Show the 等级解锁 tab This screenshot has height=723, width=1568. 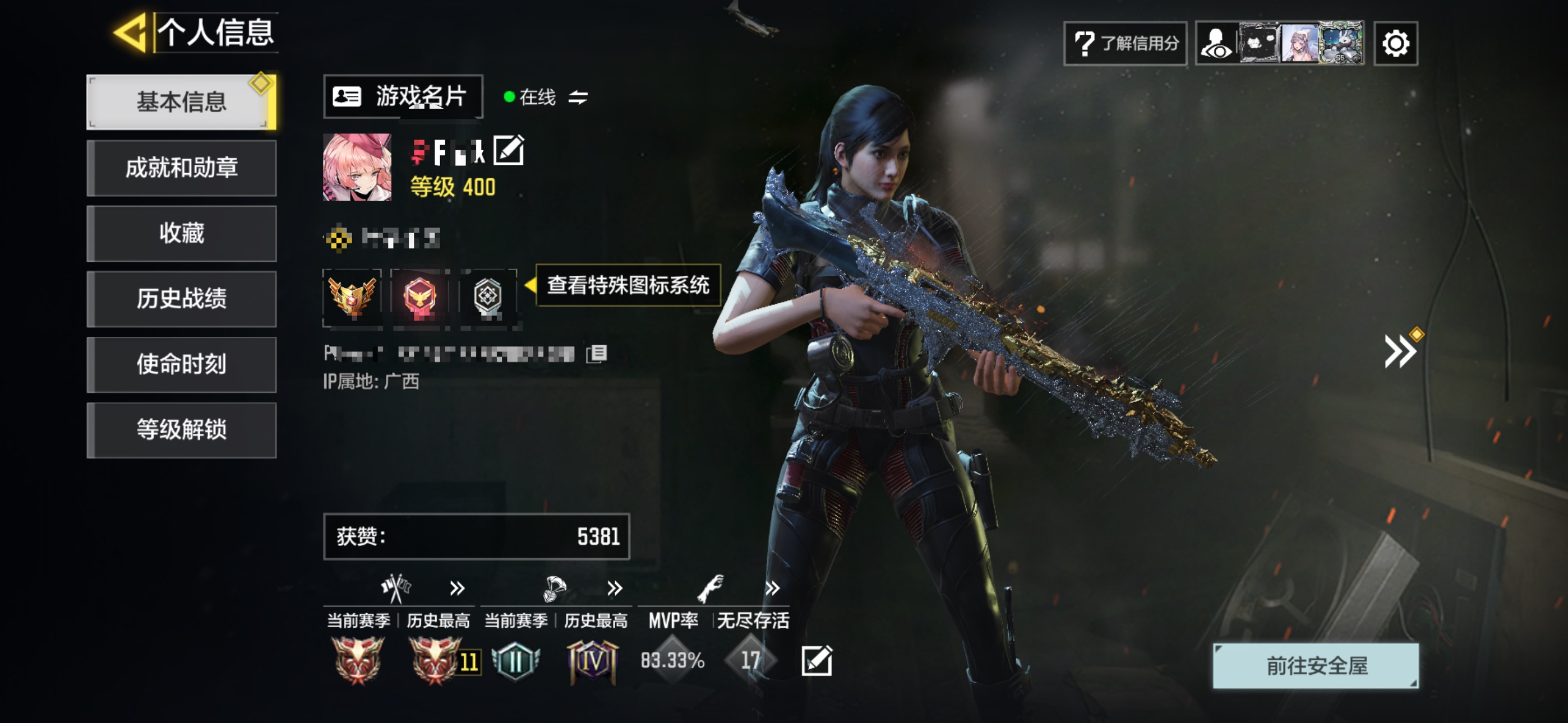[x=181, y=430]
